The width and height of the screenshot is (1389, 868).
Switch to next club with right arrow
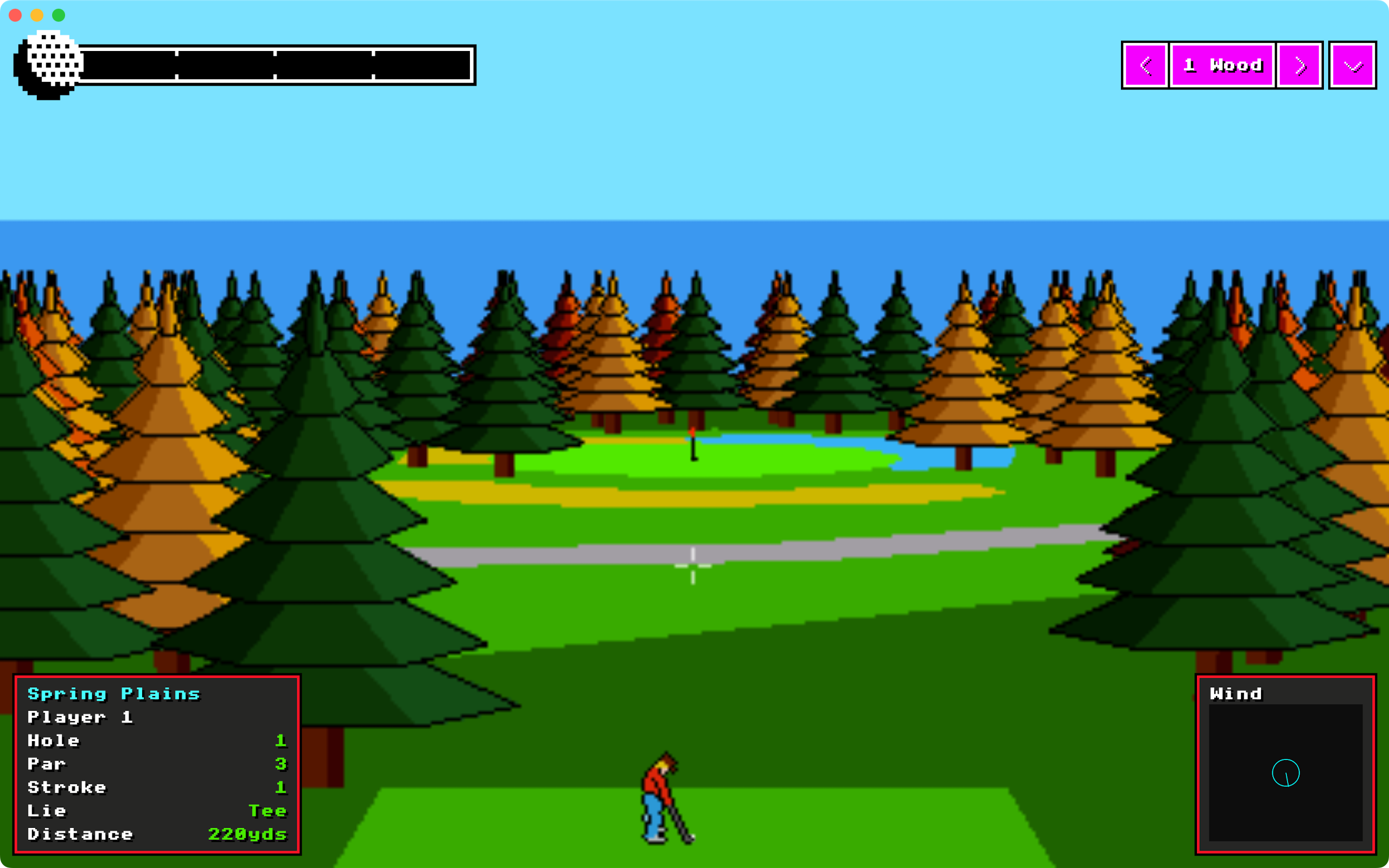click(1300, 66)
